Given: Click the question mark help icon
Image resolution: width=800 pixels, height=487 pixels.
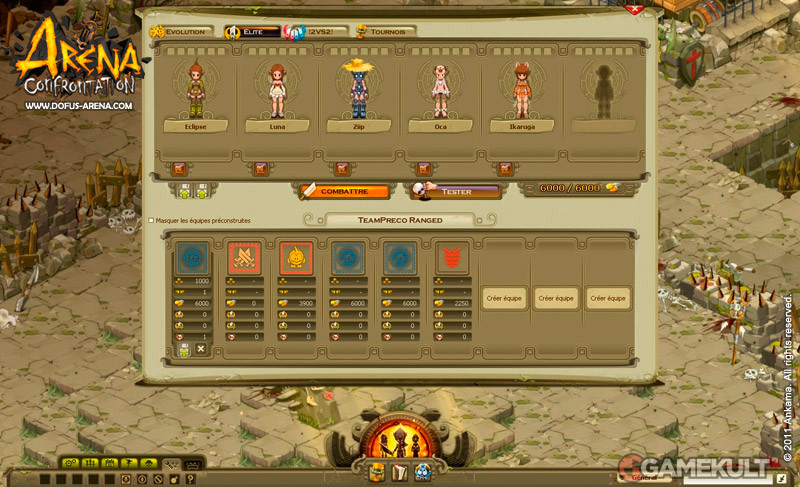Looking at the screenshot, I should click(x=190, y=479).
